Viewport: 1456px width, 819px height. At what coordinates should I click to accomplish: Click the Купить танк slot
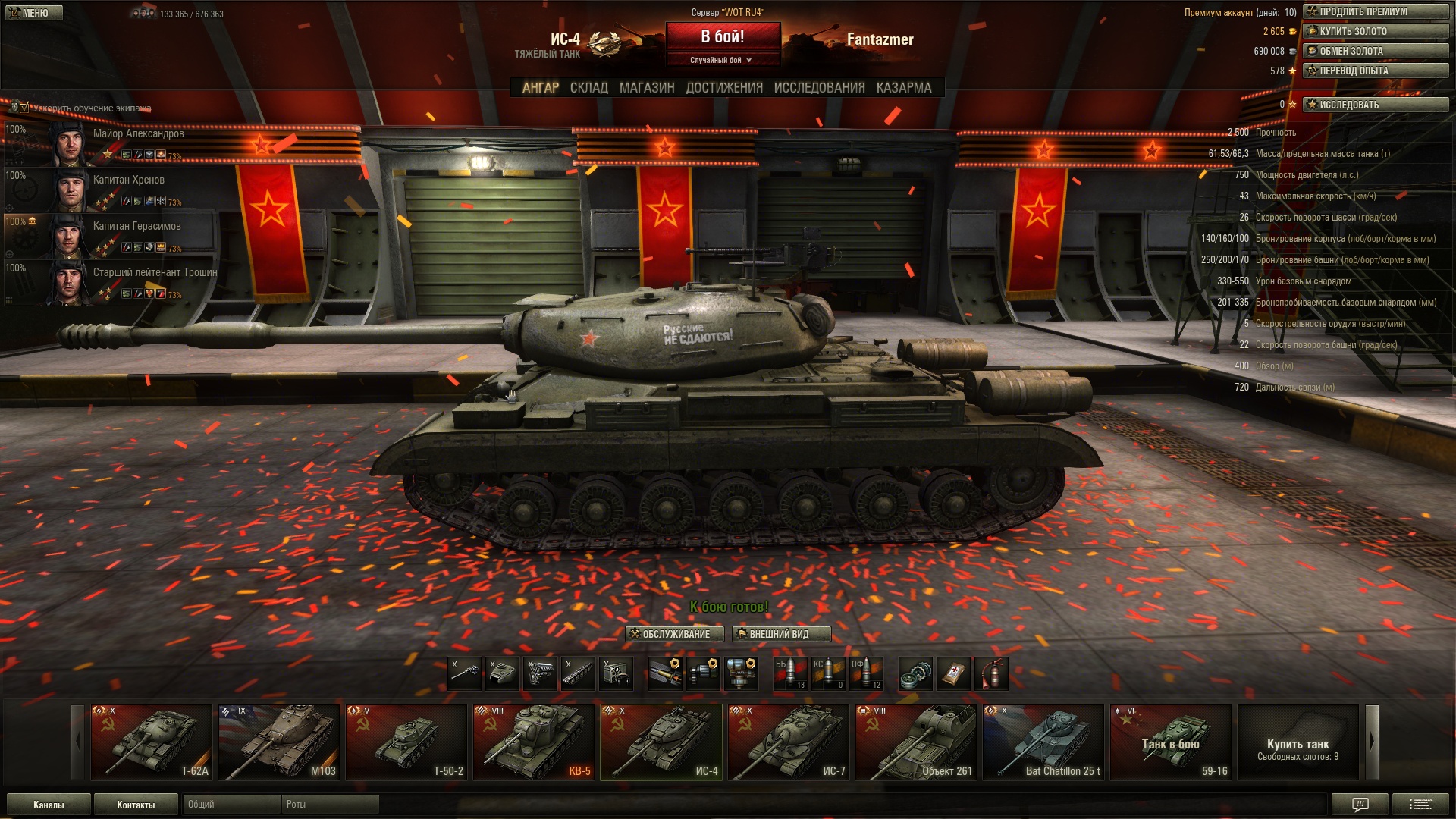tap(1298, 742)
